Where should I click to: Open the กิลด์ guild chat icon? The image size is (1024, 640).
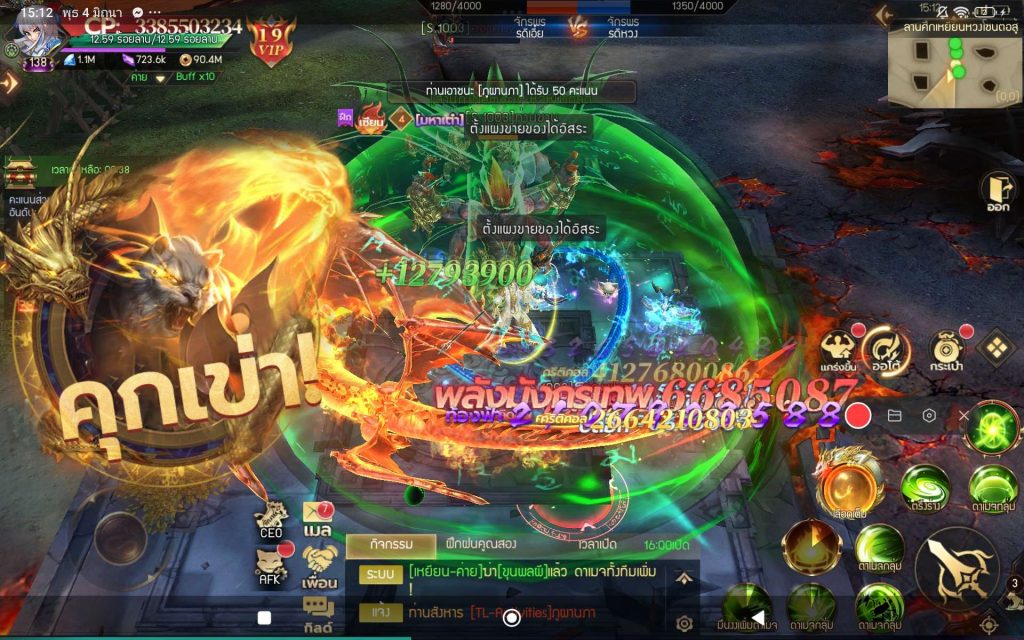click(319, 612)
